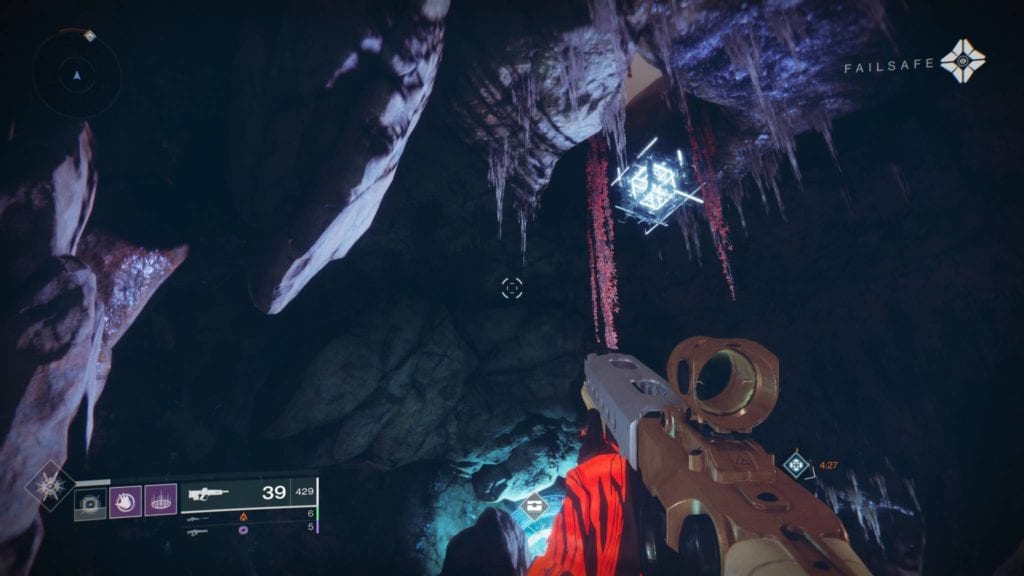Use the rift class ability icon
This screenshot has height=576, width=1024.
point(160,500)
